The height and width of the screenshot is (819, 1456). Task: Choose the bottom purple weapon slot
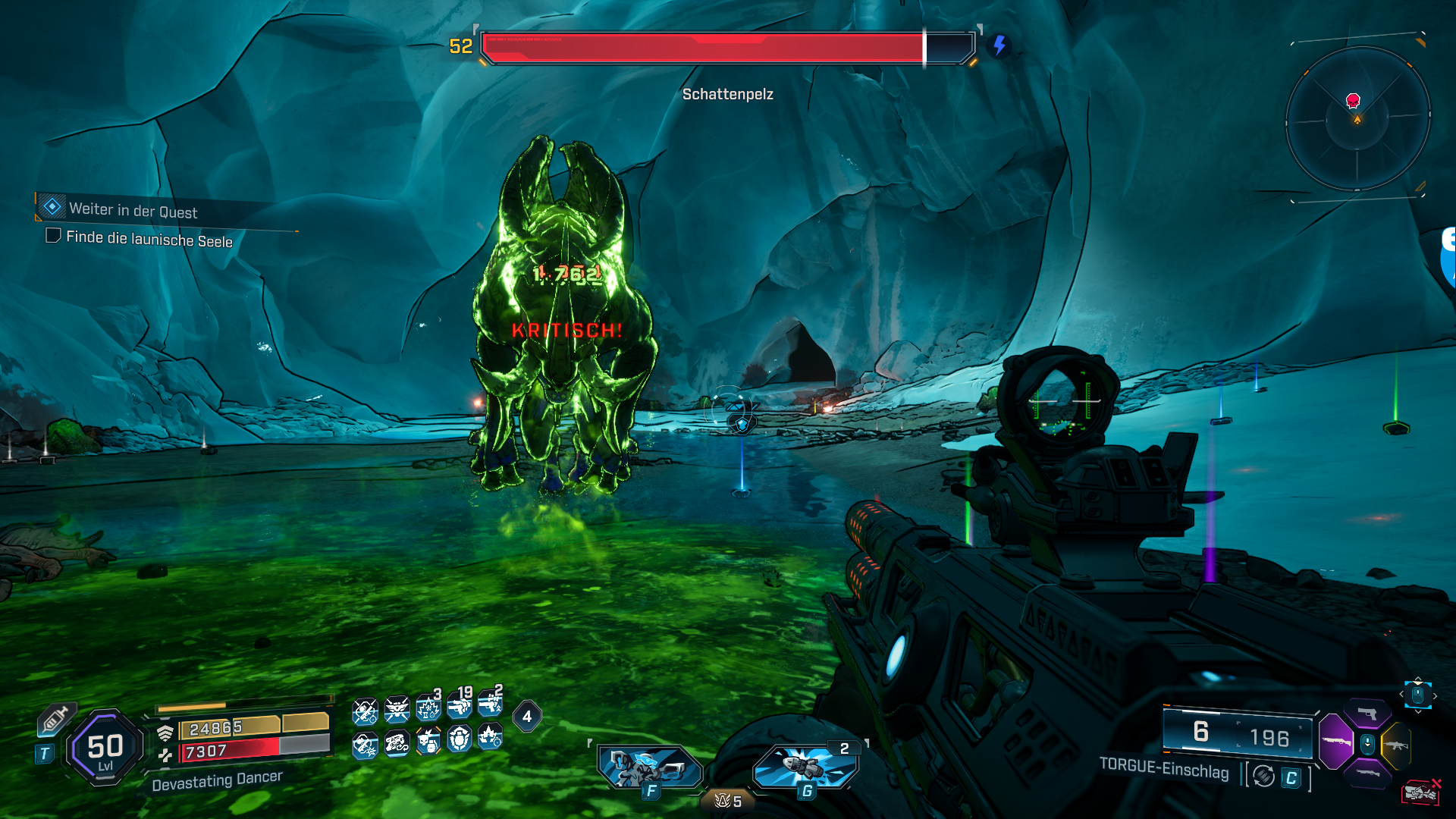click(1368, 773)
